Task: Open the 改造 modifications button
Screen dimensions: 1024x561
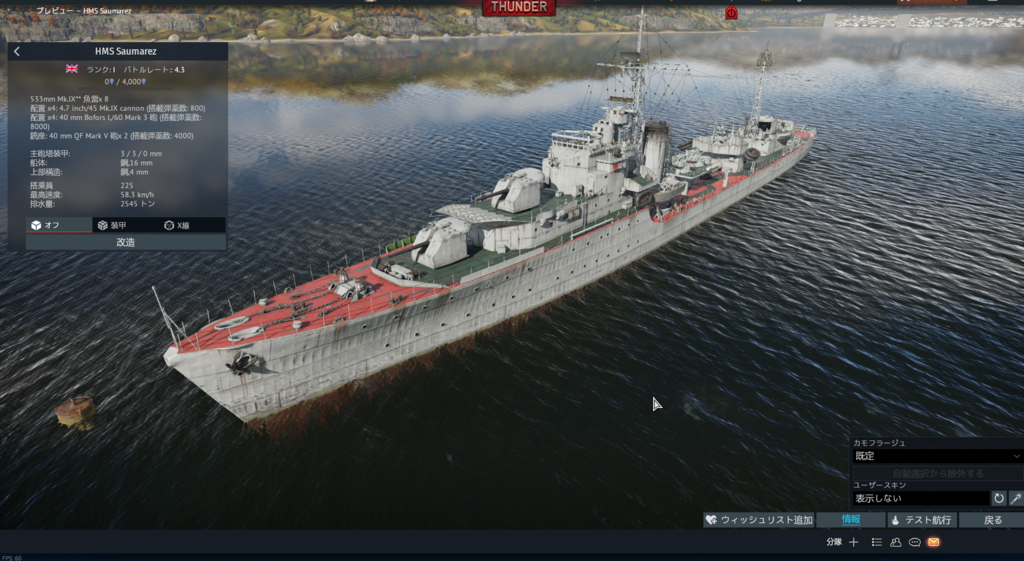Action: (x=126, y=242)
